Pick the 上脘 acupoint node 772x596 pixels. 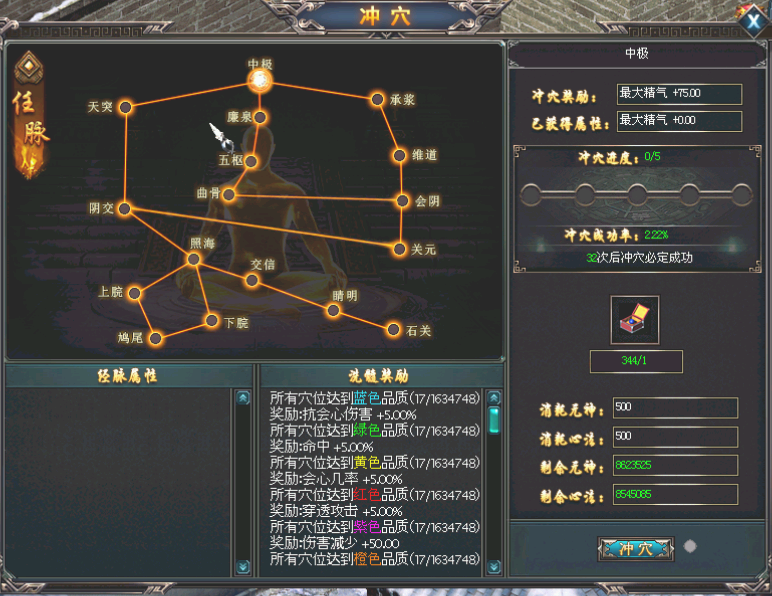[x=134, y=293]
